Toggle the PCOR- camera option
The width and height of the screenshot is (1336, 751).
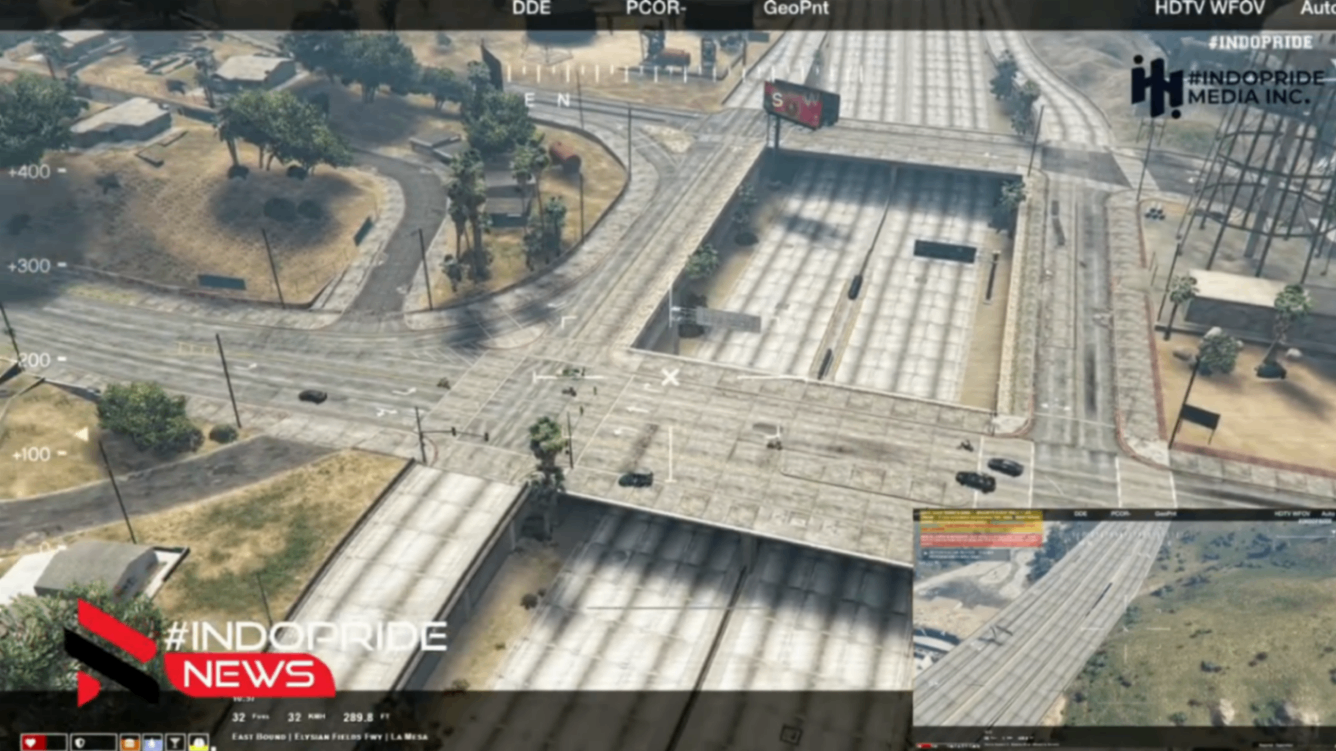click(x=655, y=9)
